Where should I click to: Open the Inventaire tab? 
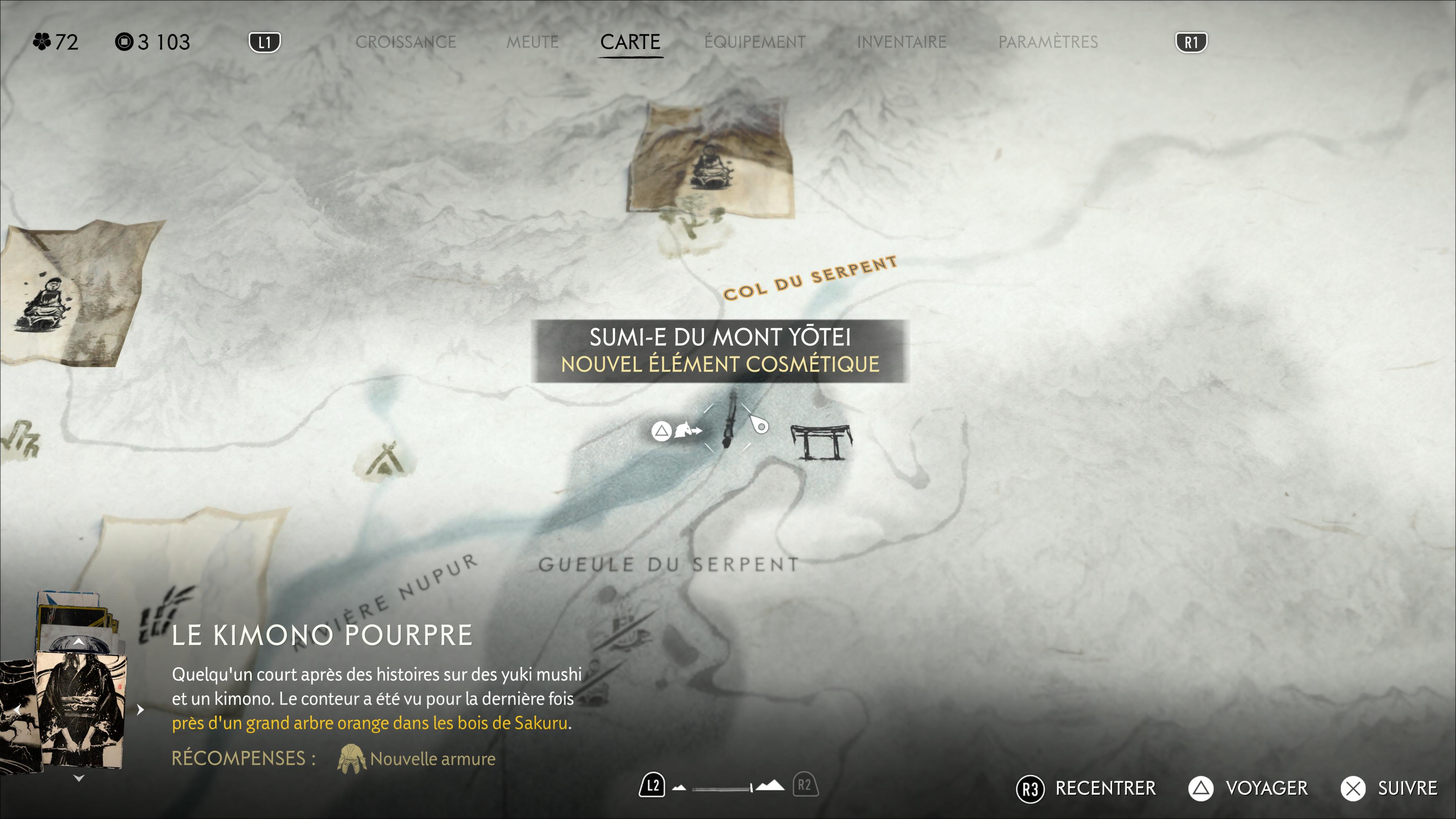tap(902, 42)
